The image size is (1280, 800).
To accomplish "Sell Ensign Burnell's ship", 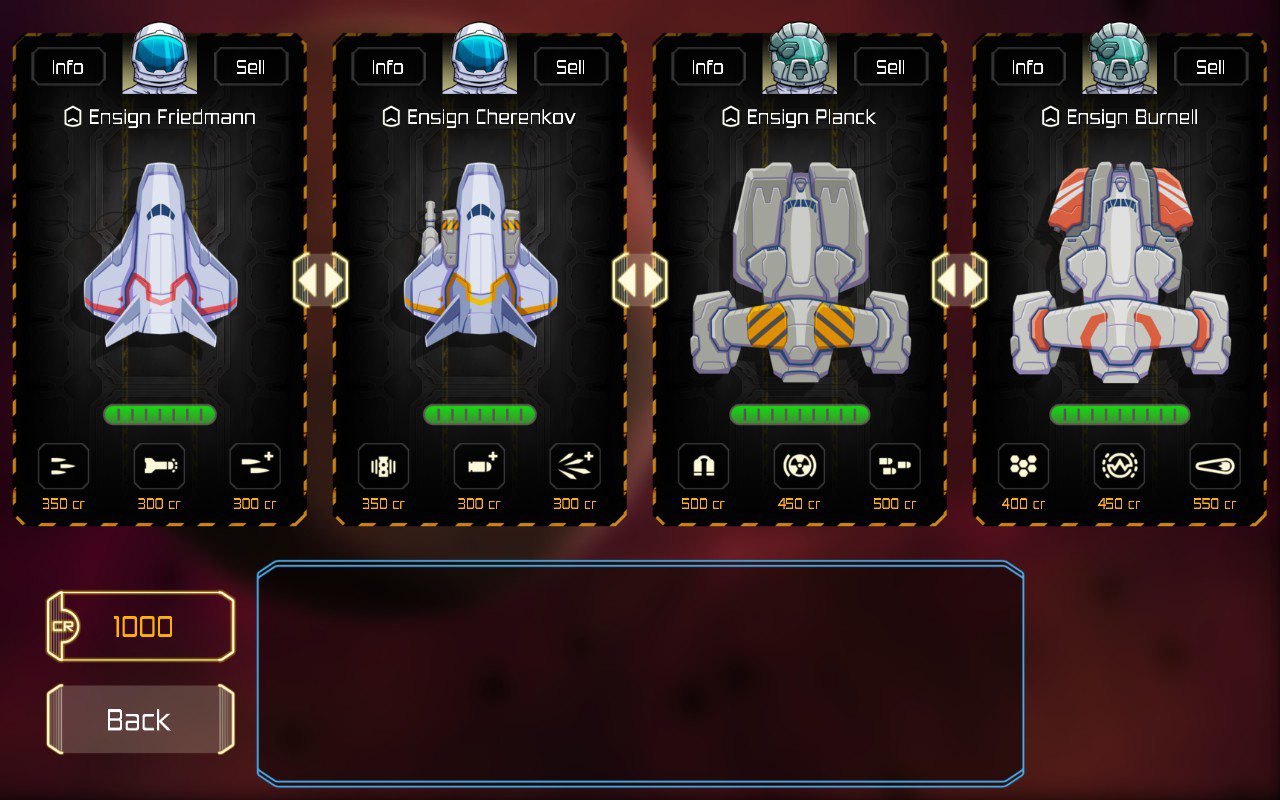I will click(1210, 67).
